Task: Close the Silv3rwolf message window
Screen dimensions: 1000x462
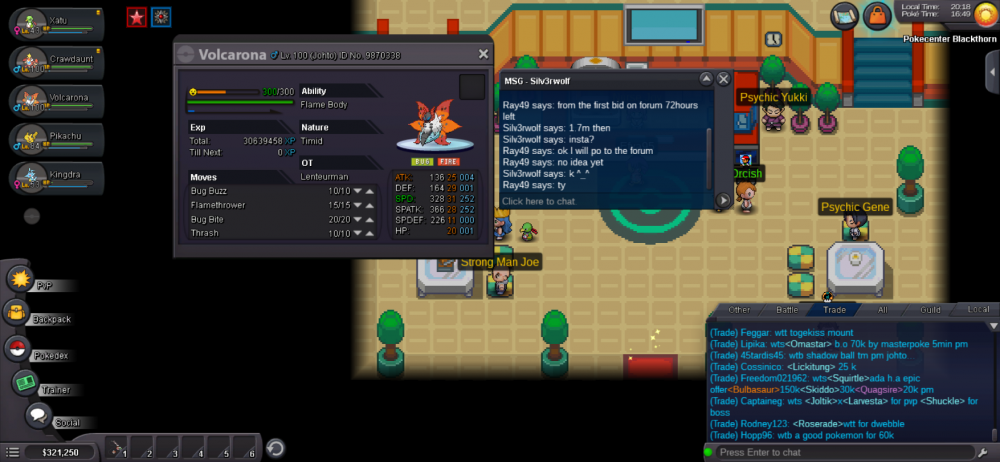Action: point(724,79)
